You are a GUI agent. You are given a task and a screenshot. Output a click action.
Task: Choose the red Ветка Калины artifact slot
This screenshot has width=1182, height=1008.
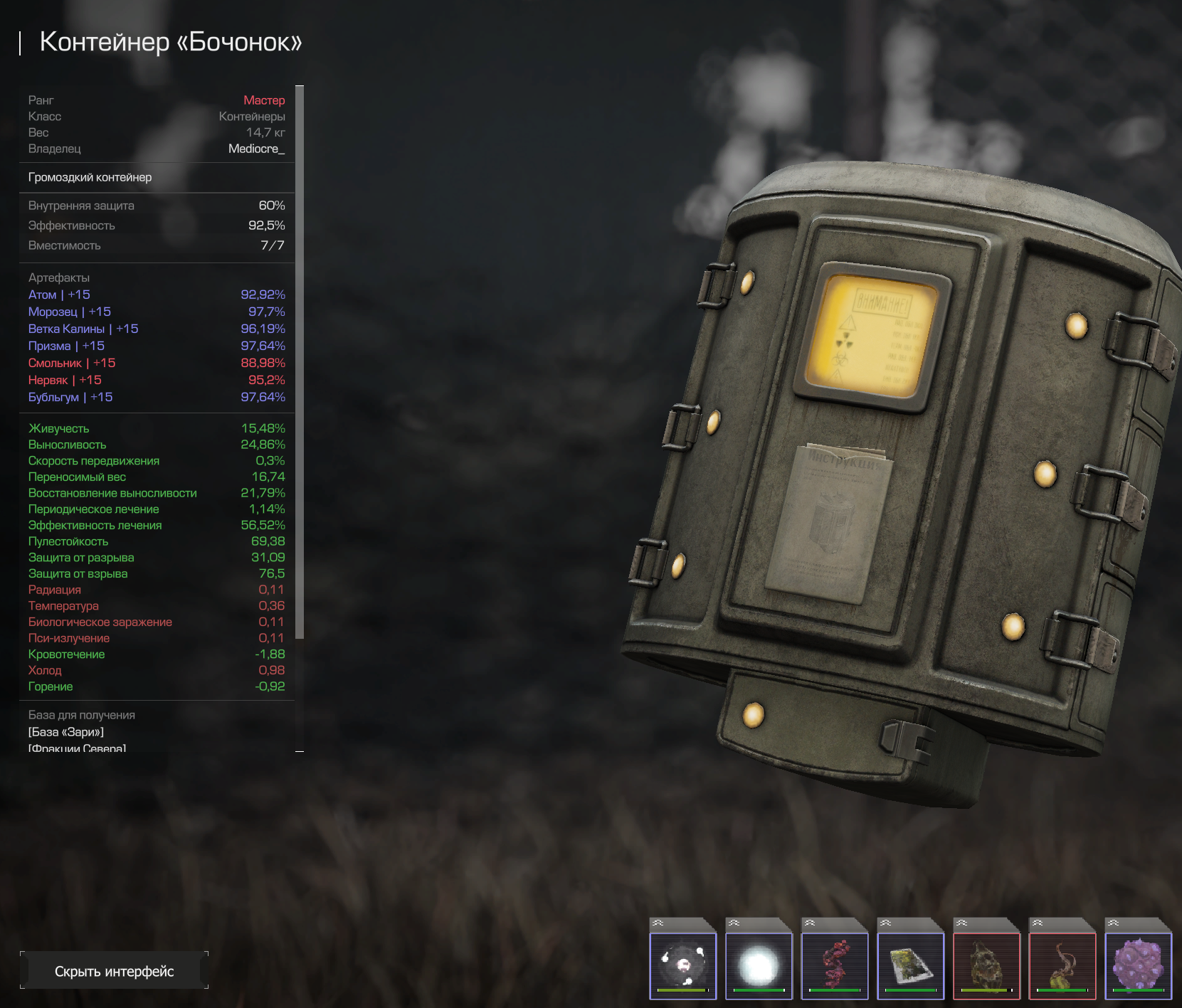click(x=834, y=965)
